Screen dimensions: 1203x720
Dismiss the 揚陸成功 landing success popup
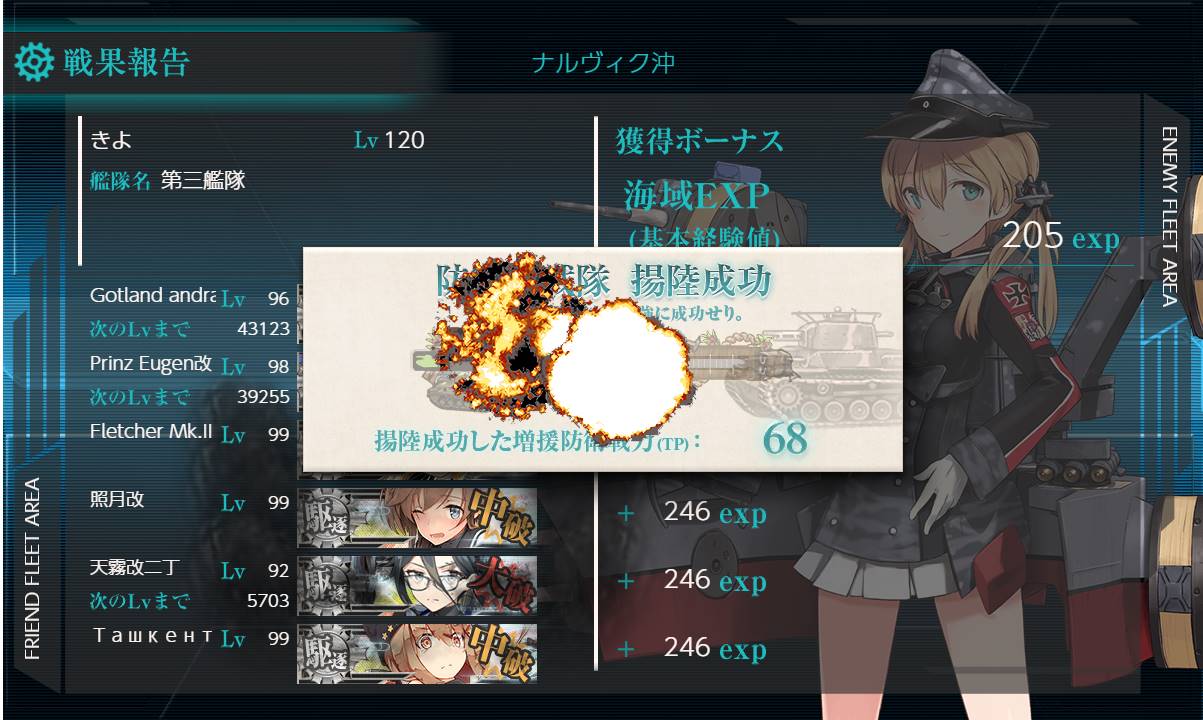click(x=602, y=360)
